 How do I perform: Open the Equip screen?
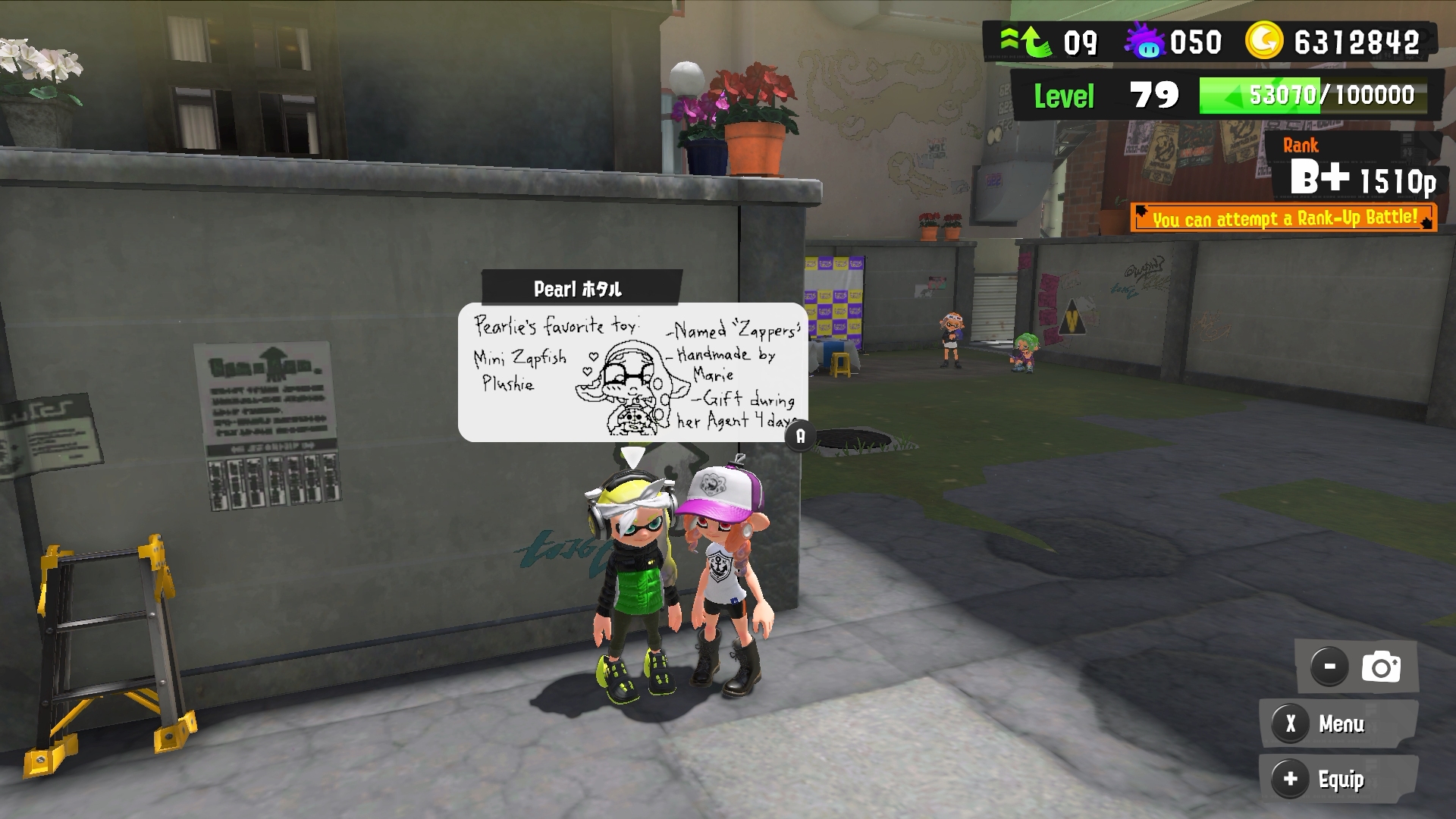tap(1338, 780)
